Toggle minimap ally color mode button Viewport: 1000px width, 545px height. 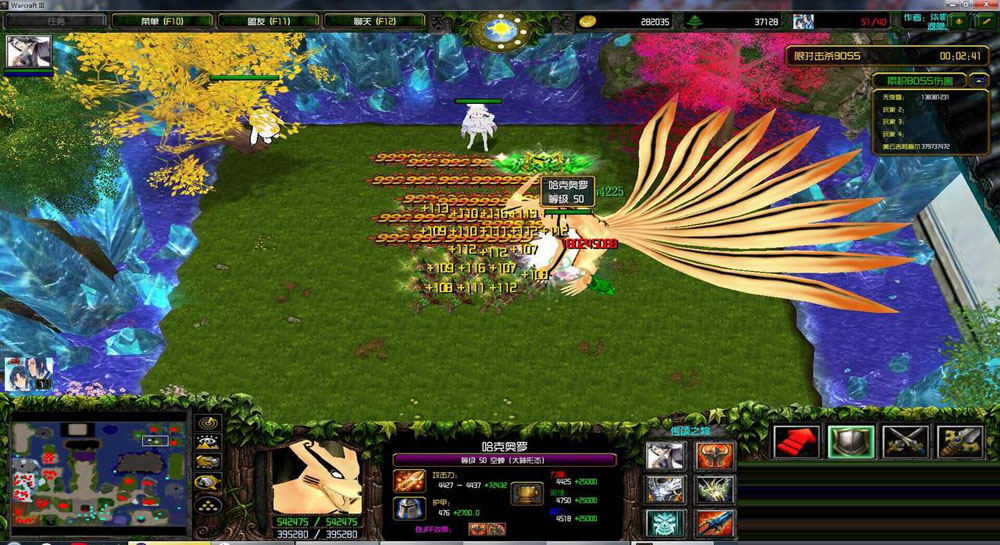pyautogui.click(x=208, y=462)
